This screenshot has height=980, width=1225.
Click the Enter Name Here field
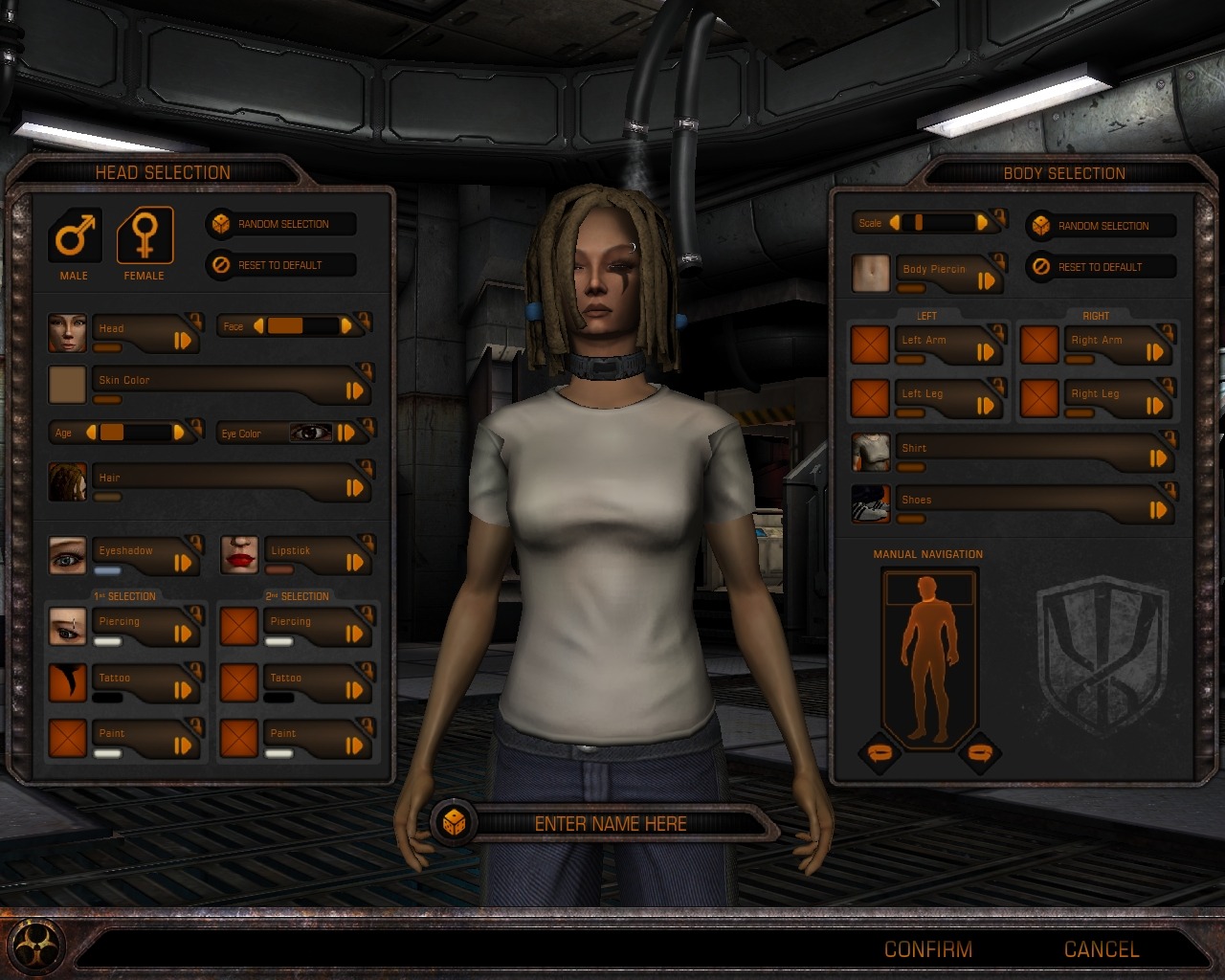tap(610, 823)
